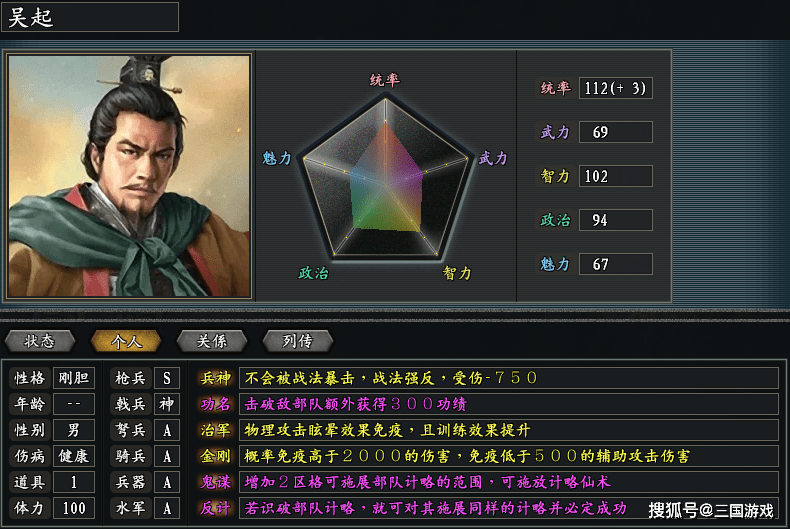Viewport: 790px width, 529px height.
Task: Select the 功名 skill entry
Action: (x=216, y=404)
